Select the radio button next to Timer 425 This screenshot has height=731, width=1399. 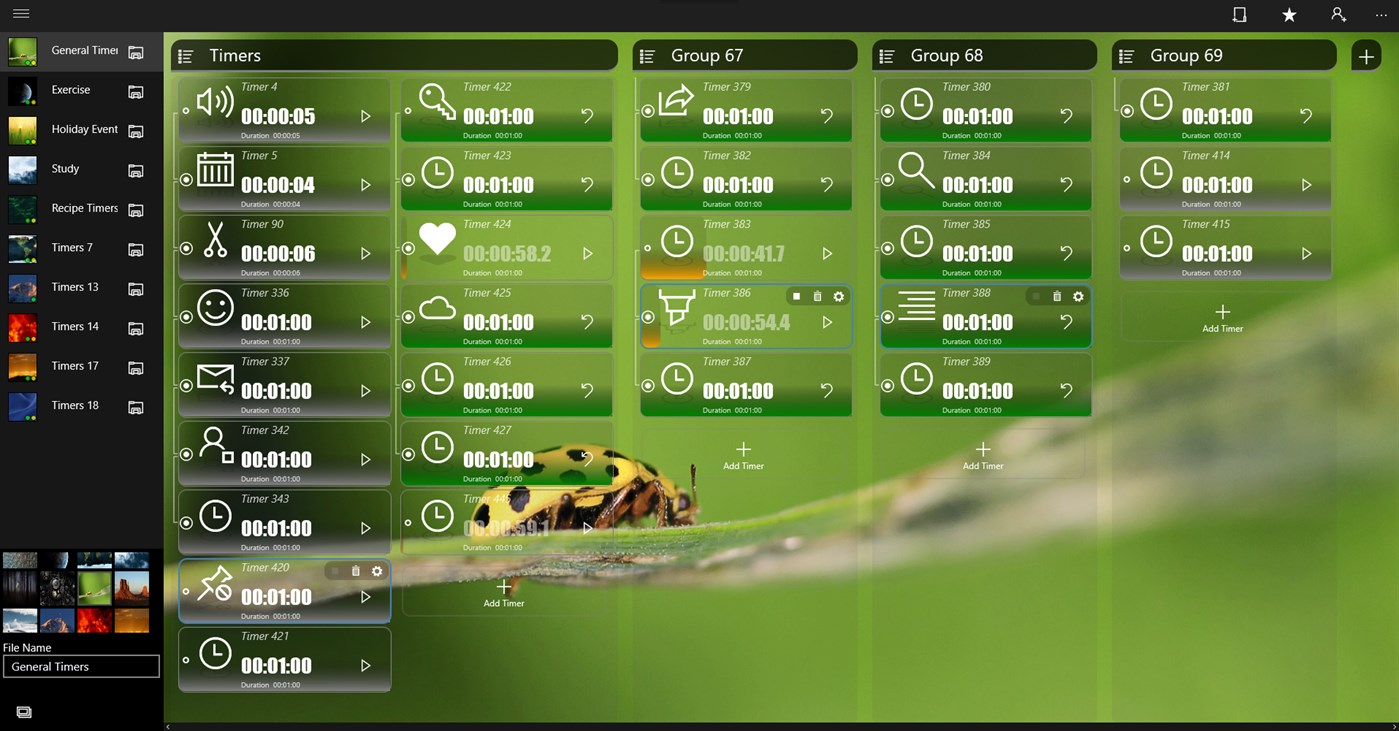(x=408, y=317)
